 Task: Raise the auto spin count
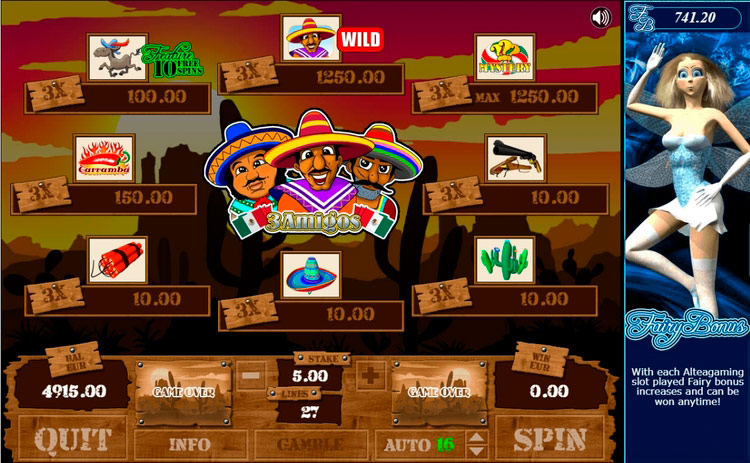(476, 436)
